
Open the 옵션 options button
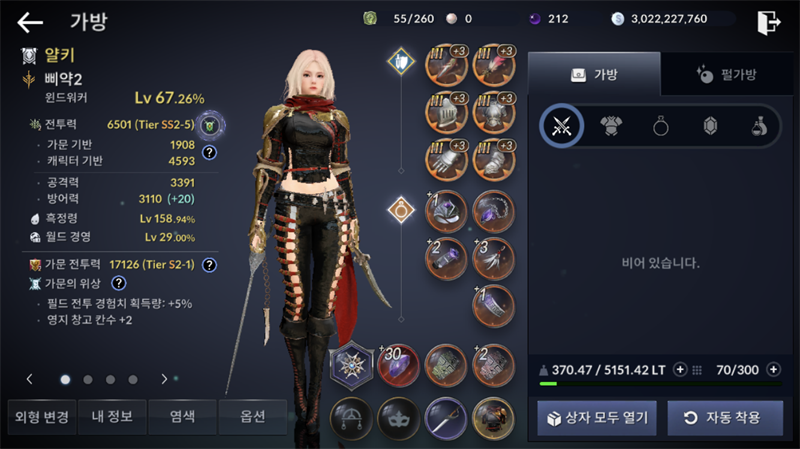point(252,416)
